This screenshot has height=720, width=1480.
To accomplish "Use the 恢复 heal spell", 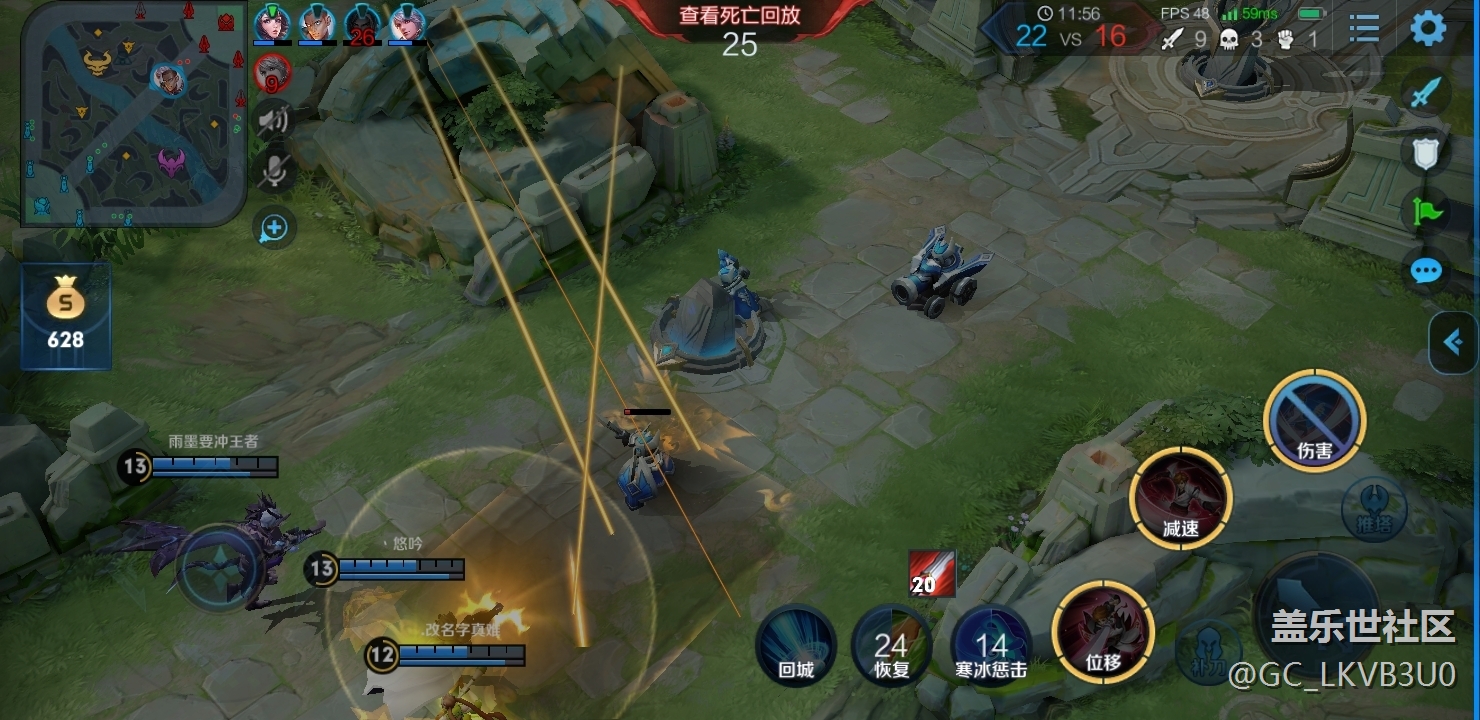I will 891,645.
